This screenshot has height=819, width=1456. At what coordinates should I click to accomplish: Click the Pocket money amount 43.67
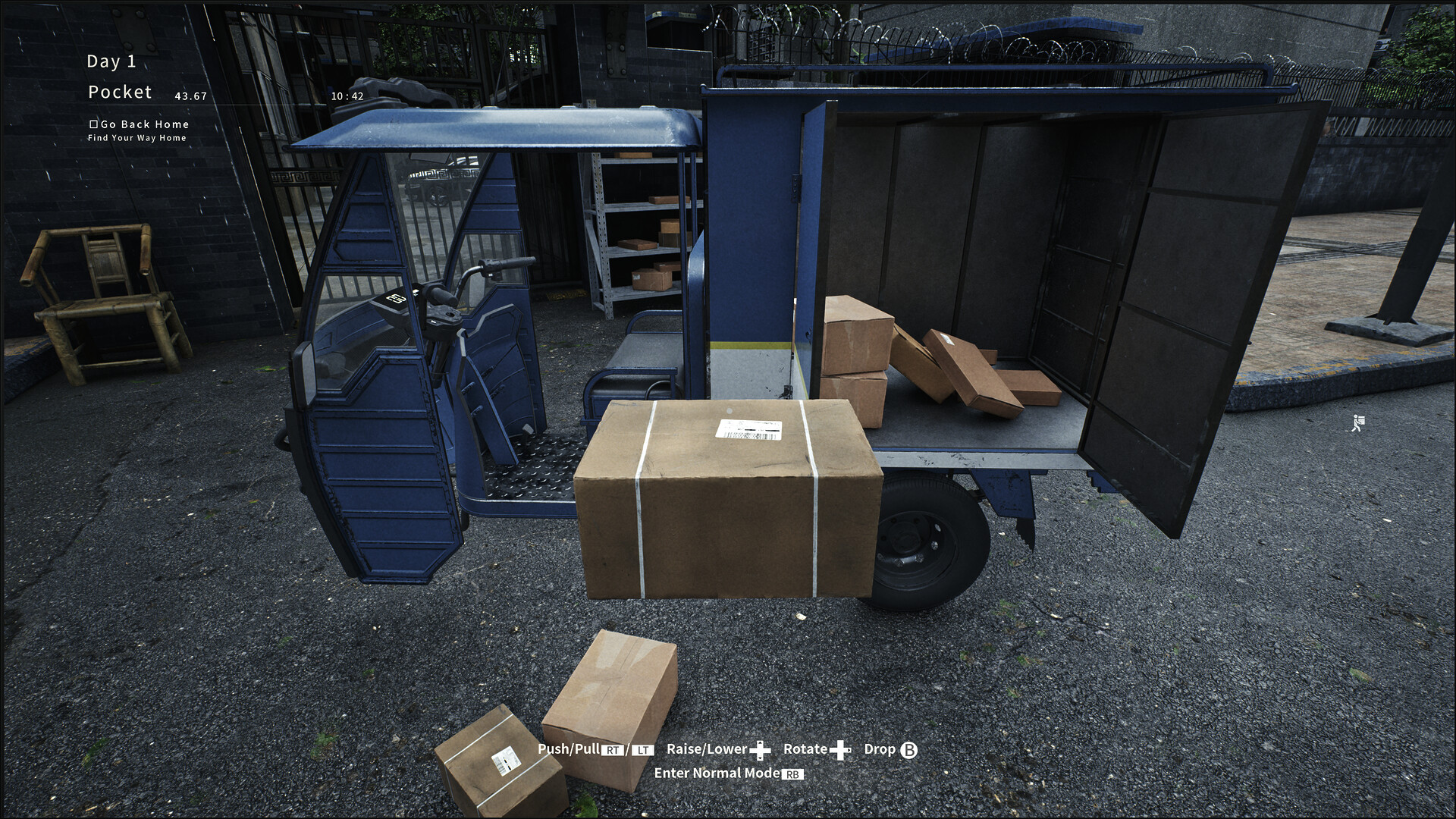(190, 97)
